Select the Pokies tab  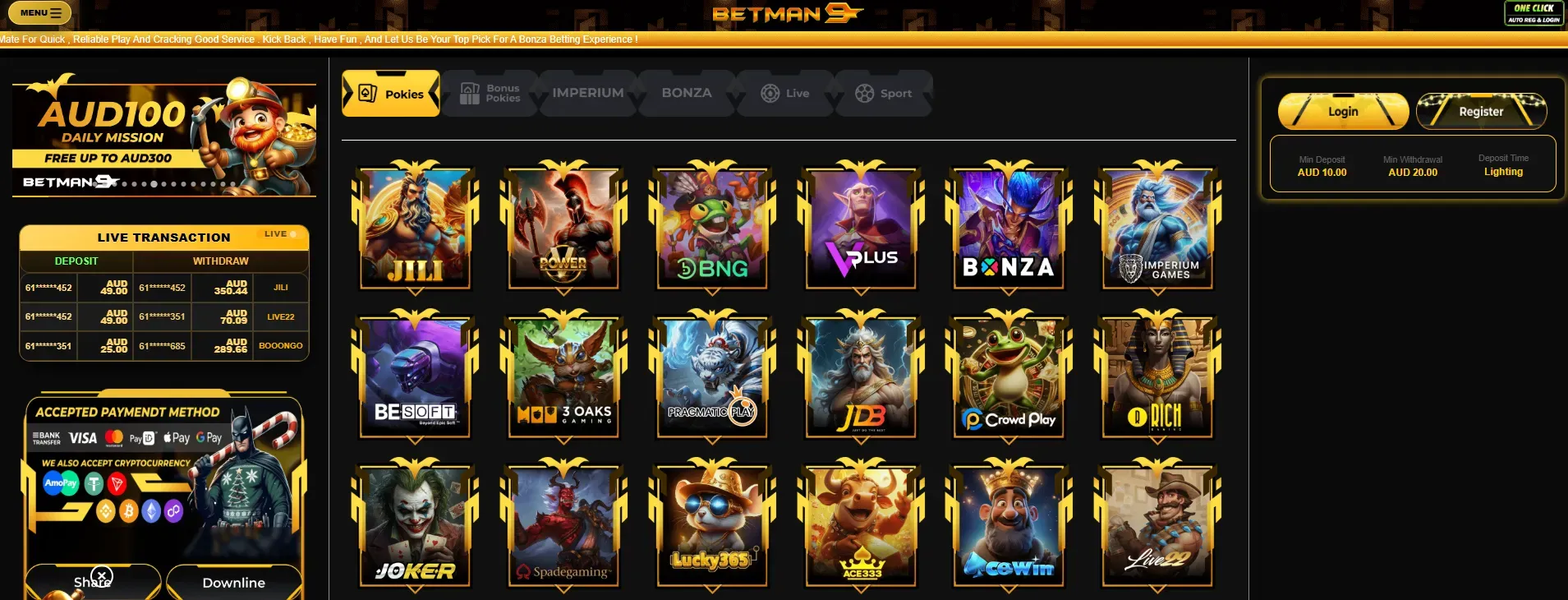(391, 94)
